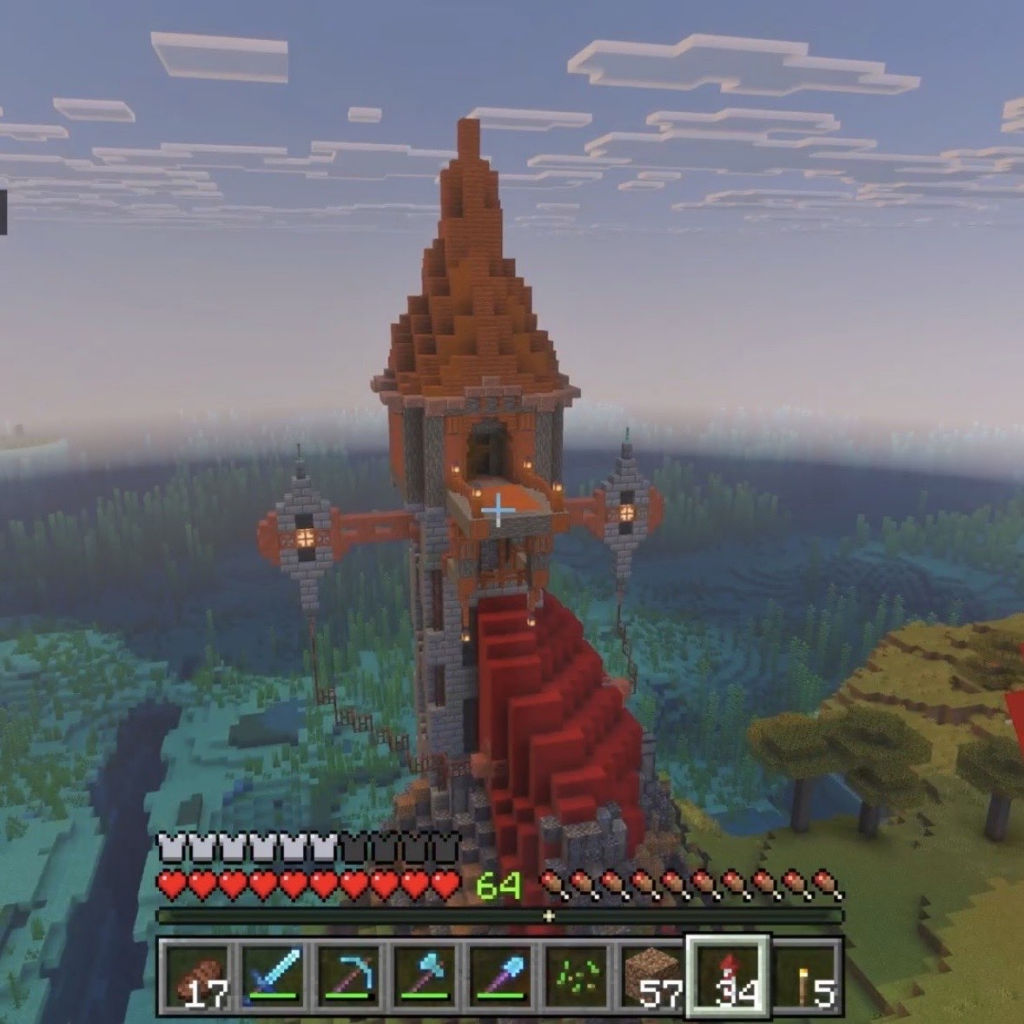
Task: Select the diamond sword hotbar slot
Action: pyautogui.click(x=273, y=977)
